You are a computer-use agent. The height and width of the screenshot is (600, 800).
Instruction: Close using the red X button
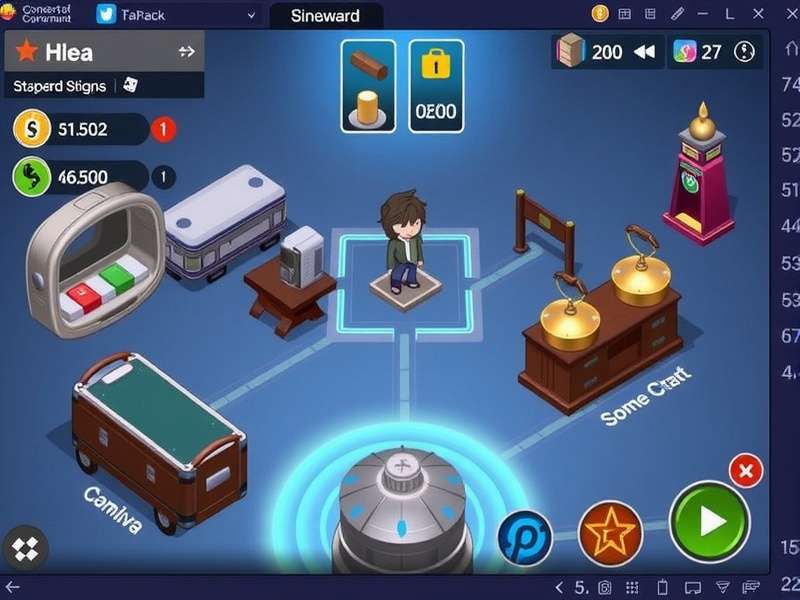click(745, 470)
